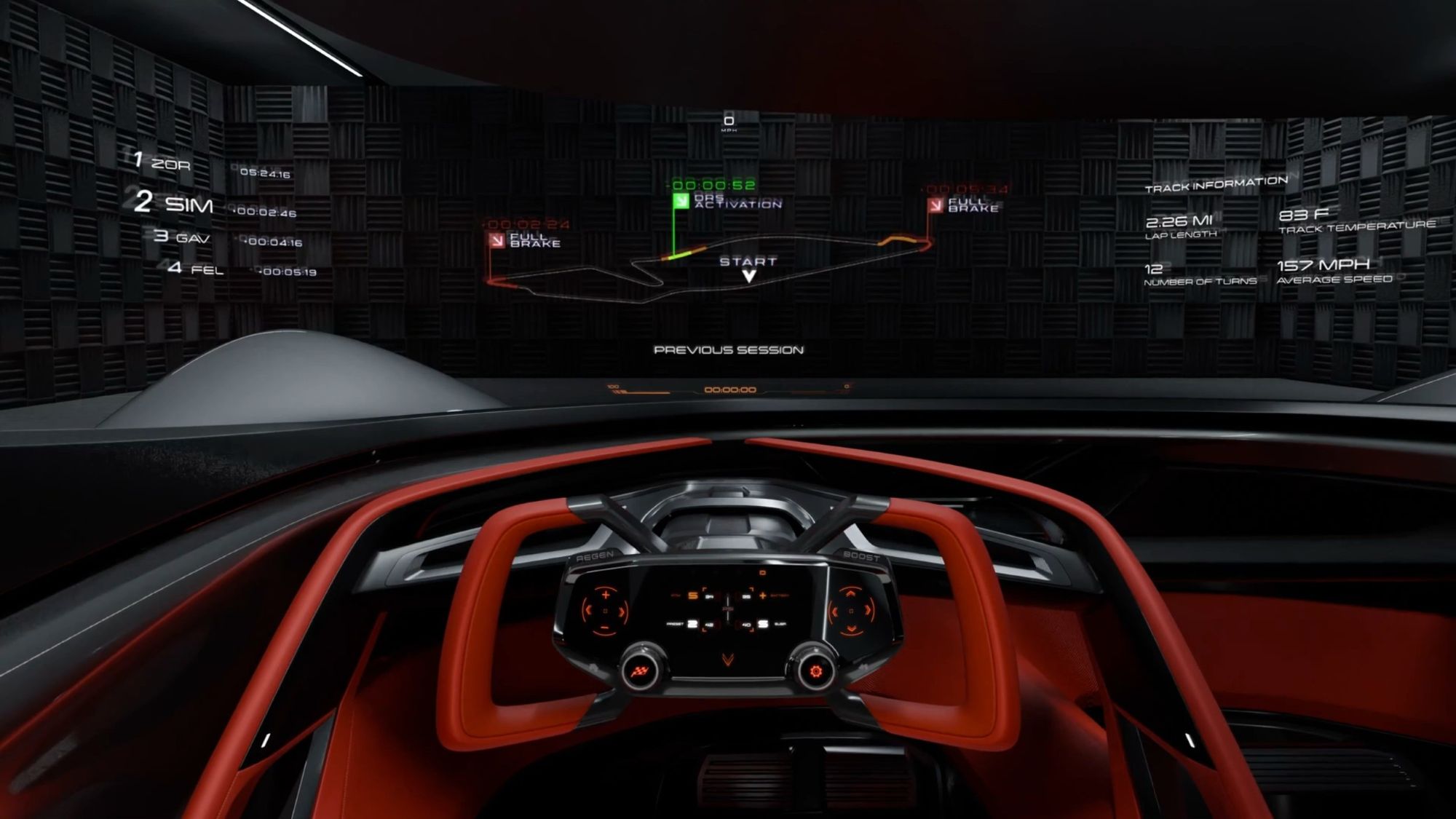Image resolution: width=1456 pixels, height=819 pixels.
Task: Select the Full Brake marker at 00:05:34
Action: coord(936,205)
